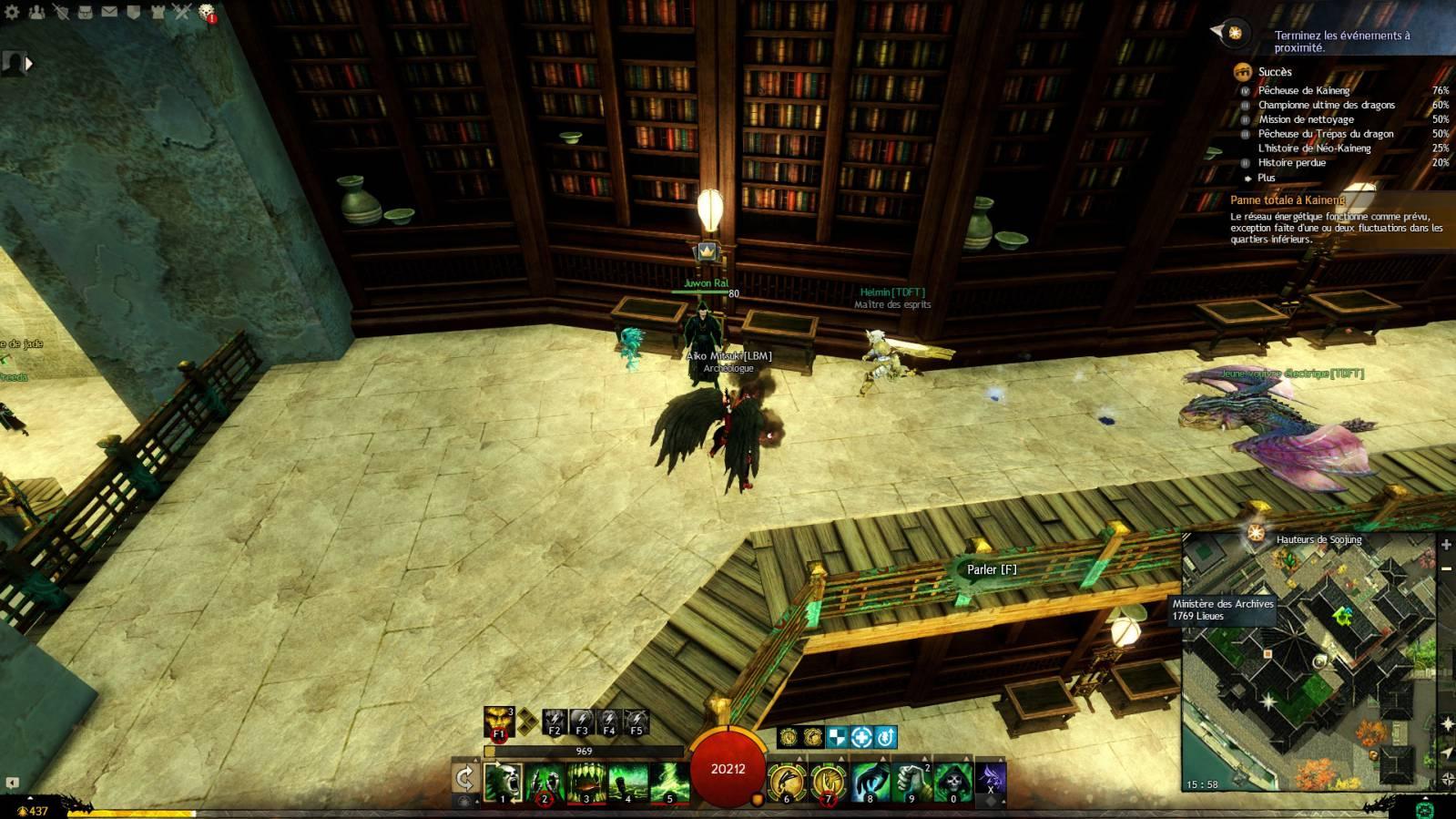Open the mail envelope icon
This screenshot has width=1456, height=819.
coord(109,12)
